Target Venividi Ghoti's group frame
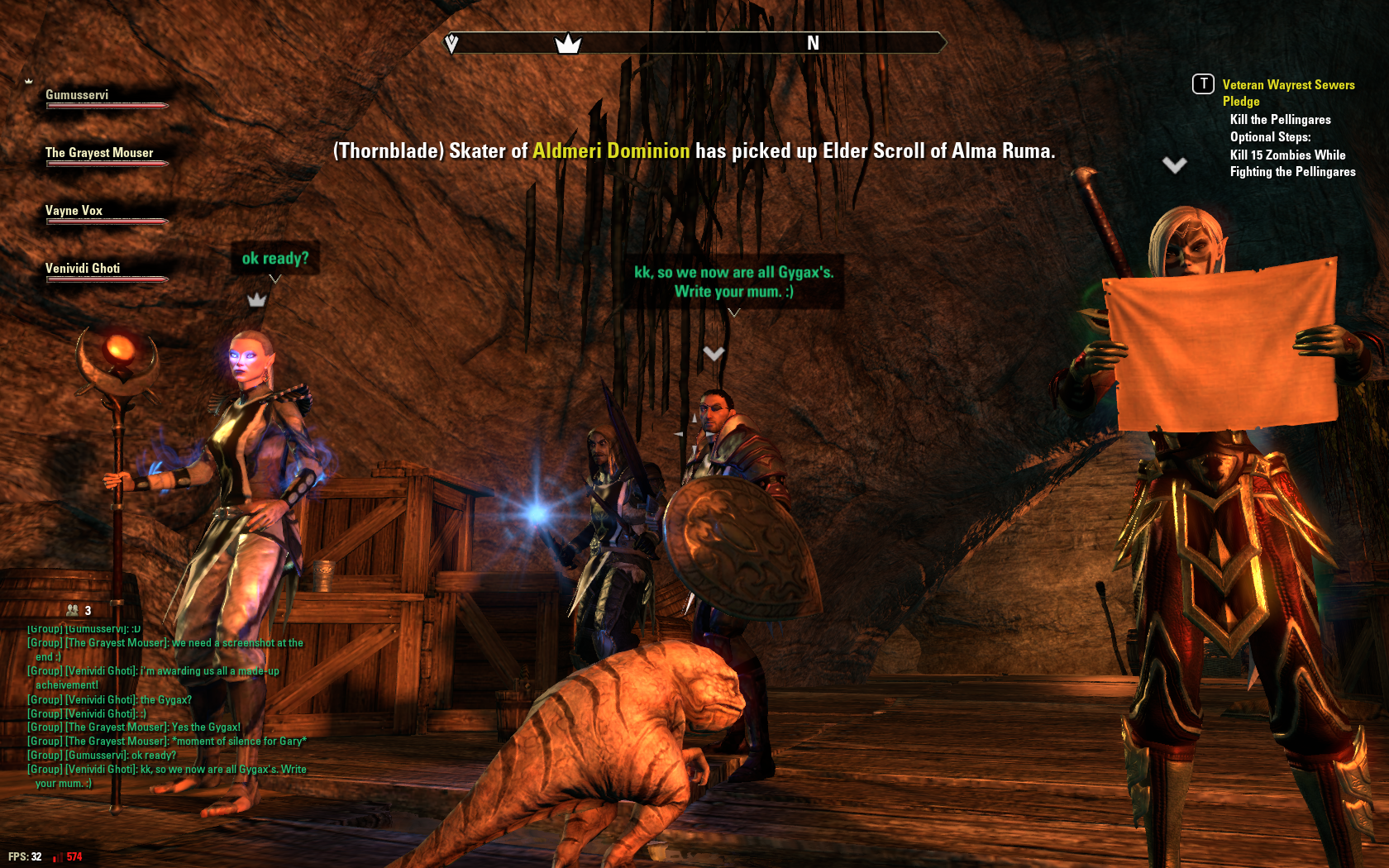 click(x=83, y=269)
